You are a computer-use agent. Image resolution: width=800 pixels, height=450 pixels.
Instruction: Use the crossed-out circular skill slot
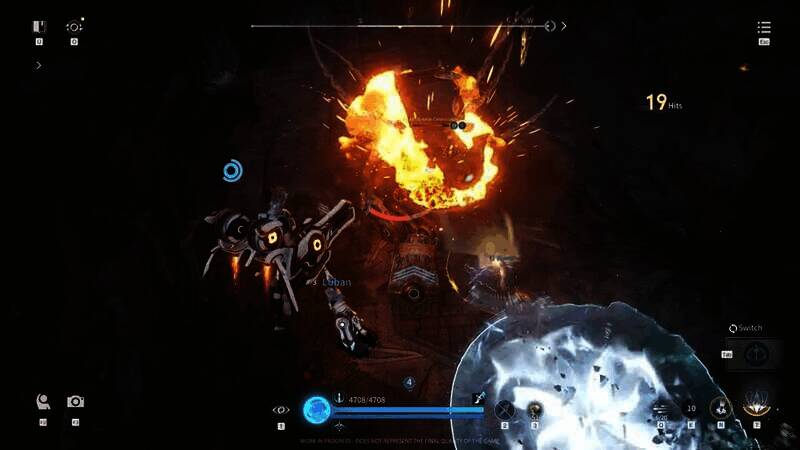click(x=505, y=408)
